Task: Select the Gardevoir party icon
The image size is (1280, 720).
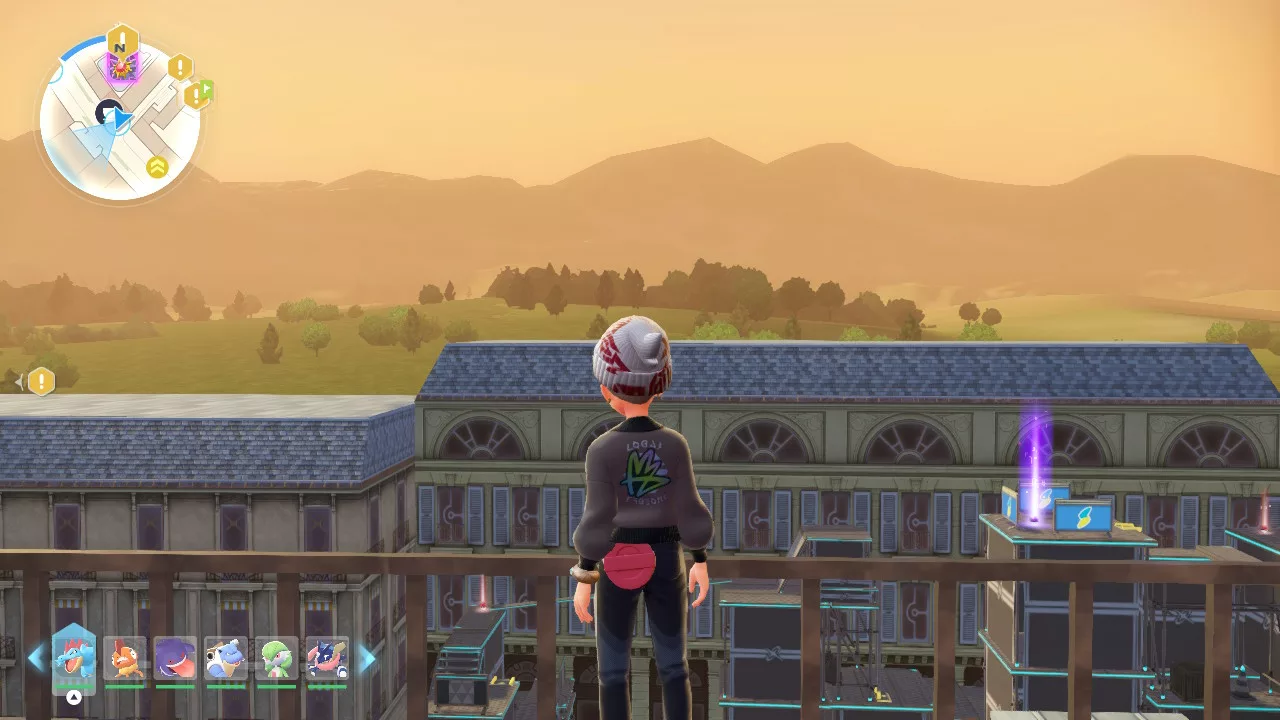Action: coord(276,656)
